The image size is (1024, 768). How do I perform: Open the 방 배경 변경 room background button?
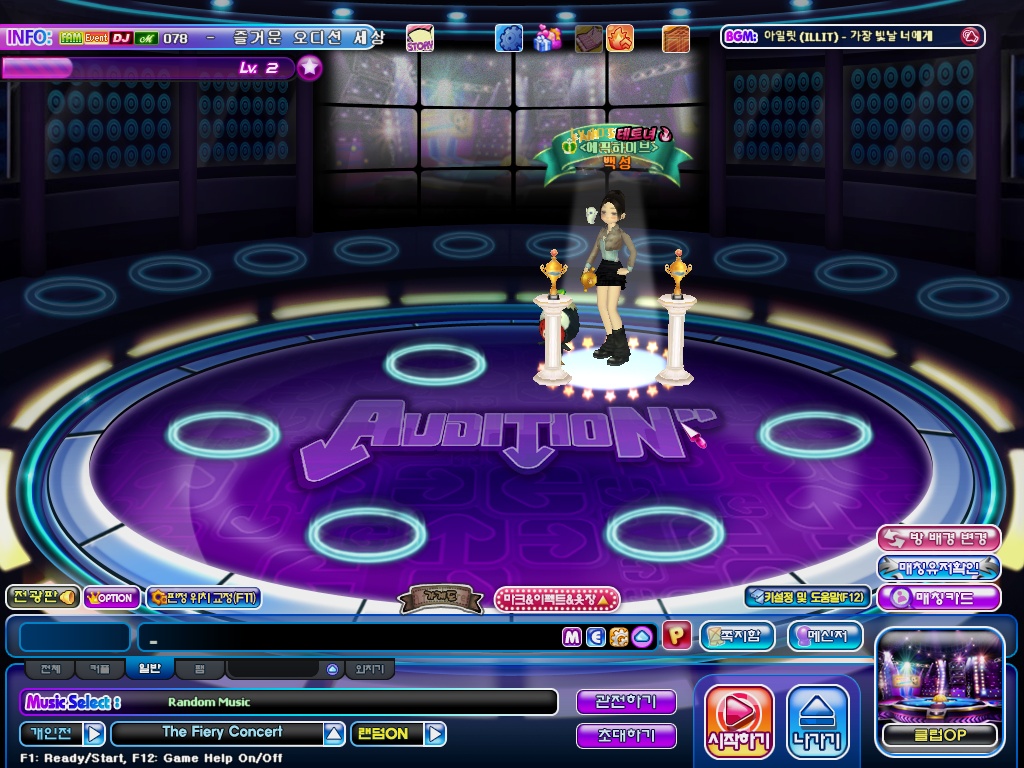(x=938, y=538)
